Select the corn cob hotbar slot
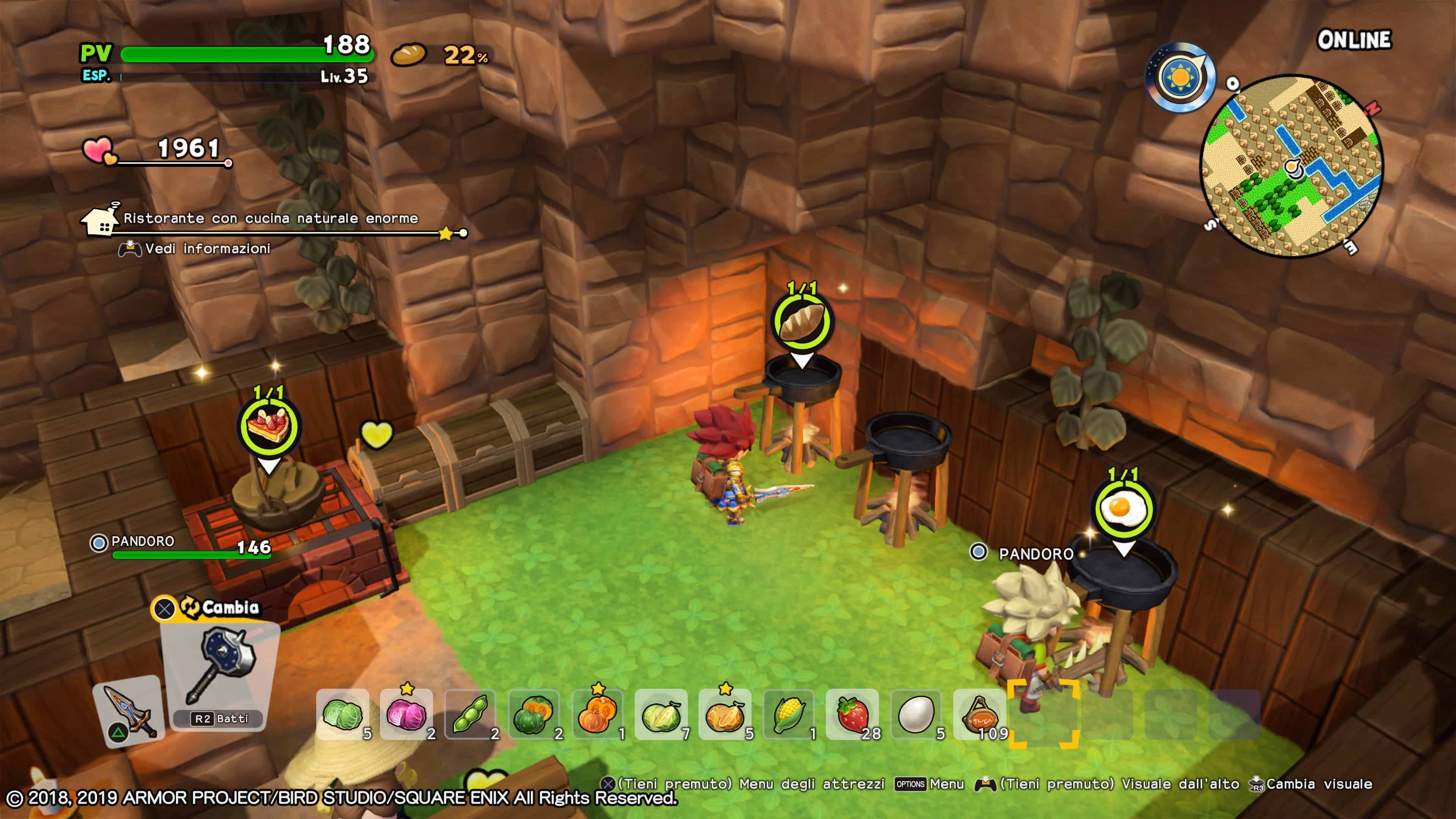Screen dimensions: 1456x819 point(789,714)
